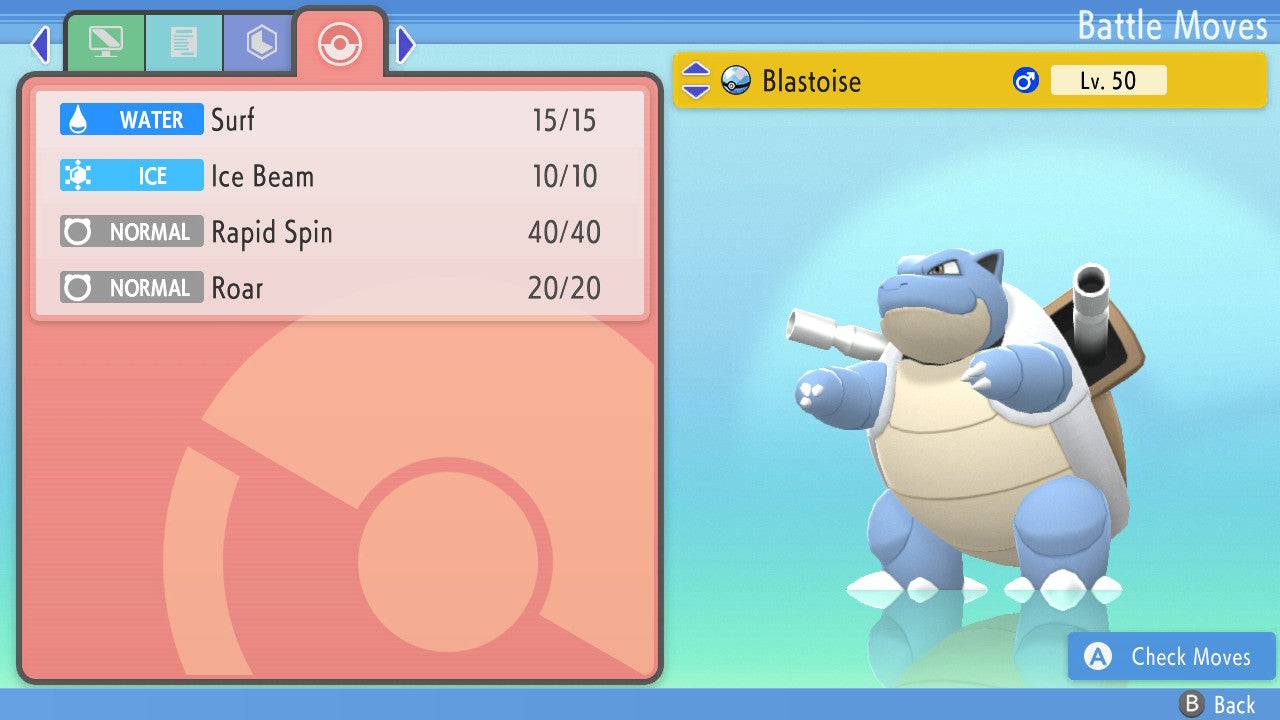The image size is (1280, 720).
Task: Pick the Roar move entry
Action: [x=340, y=288]
